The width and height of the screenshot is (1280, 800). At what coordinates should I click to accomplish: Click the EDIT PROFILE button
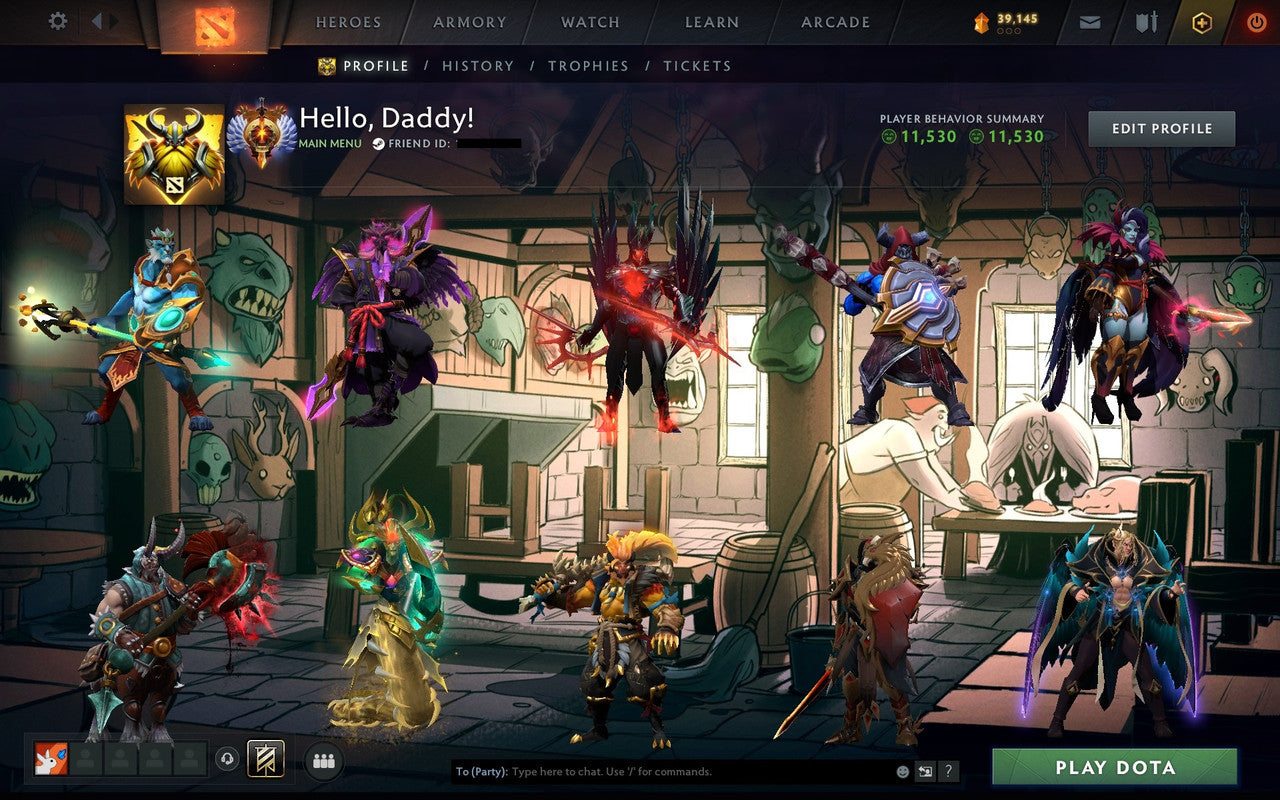click(x=1161, y=128)
